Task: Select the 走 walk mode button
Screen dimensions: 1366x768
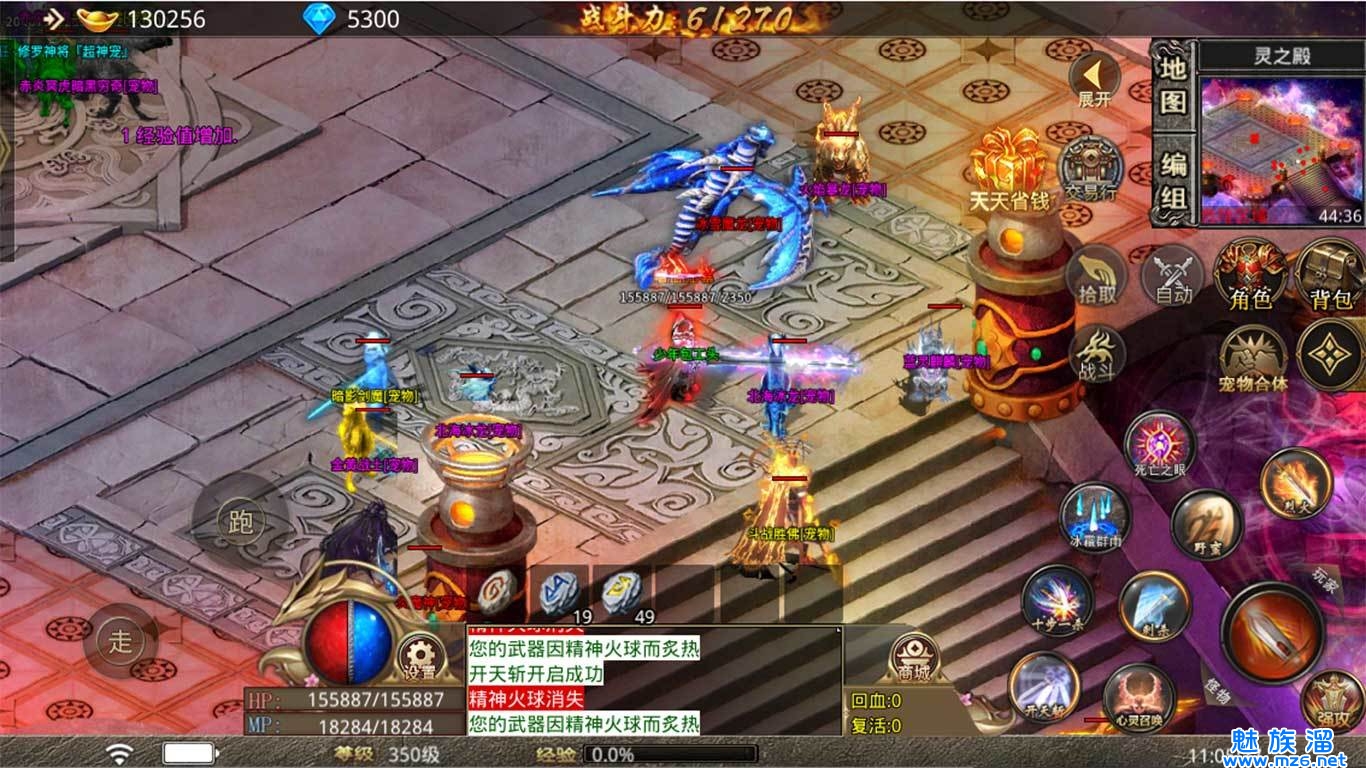Action: (x=120, y=640)
